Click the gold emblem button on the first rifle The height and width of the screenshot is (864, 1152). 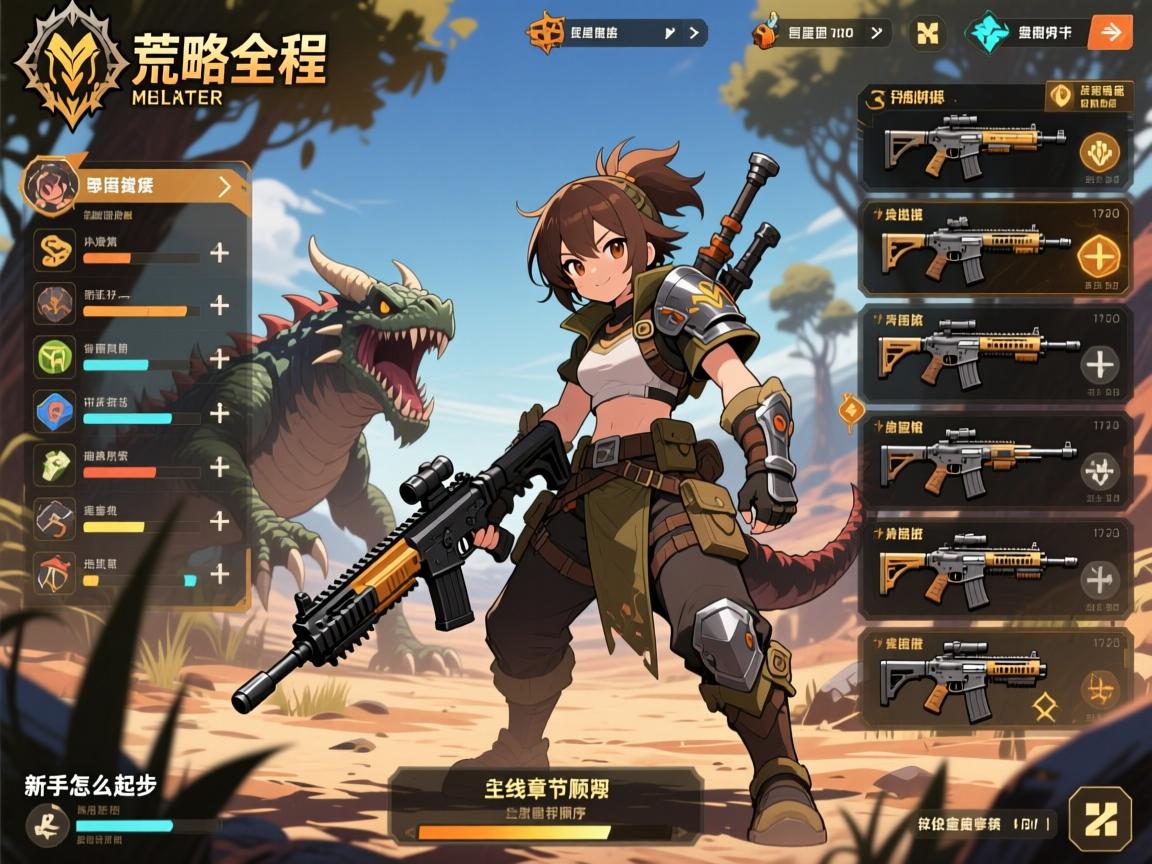(1100, 153)
